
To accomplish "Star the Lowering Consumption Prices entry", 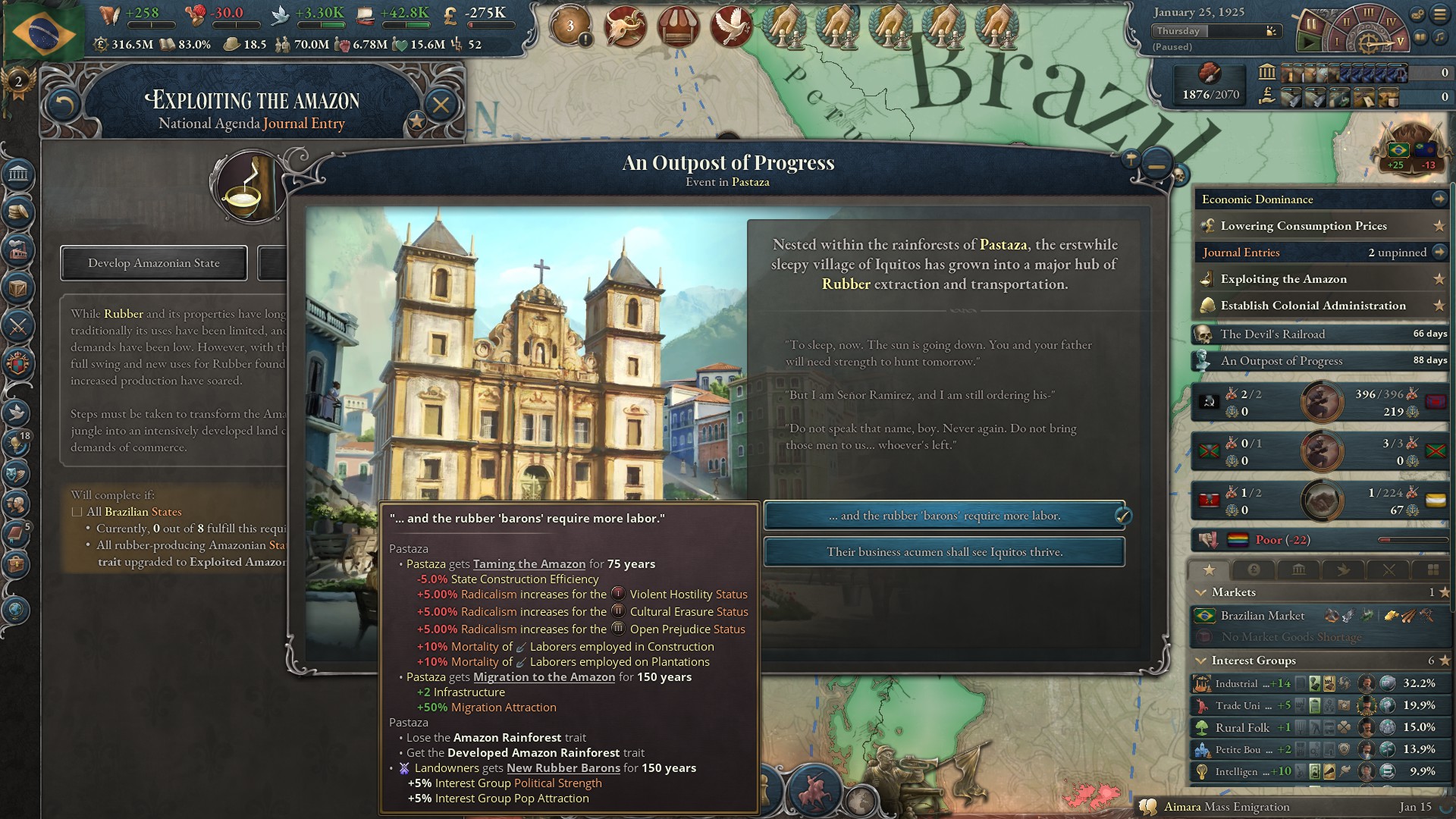I will pyautogui.click(x=1438, y=226).
